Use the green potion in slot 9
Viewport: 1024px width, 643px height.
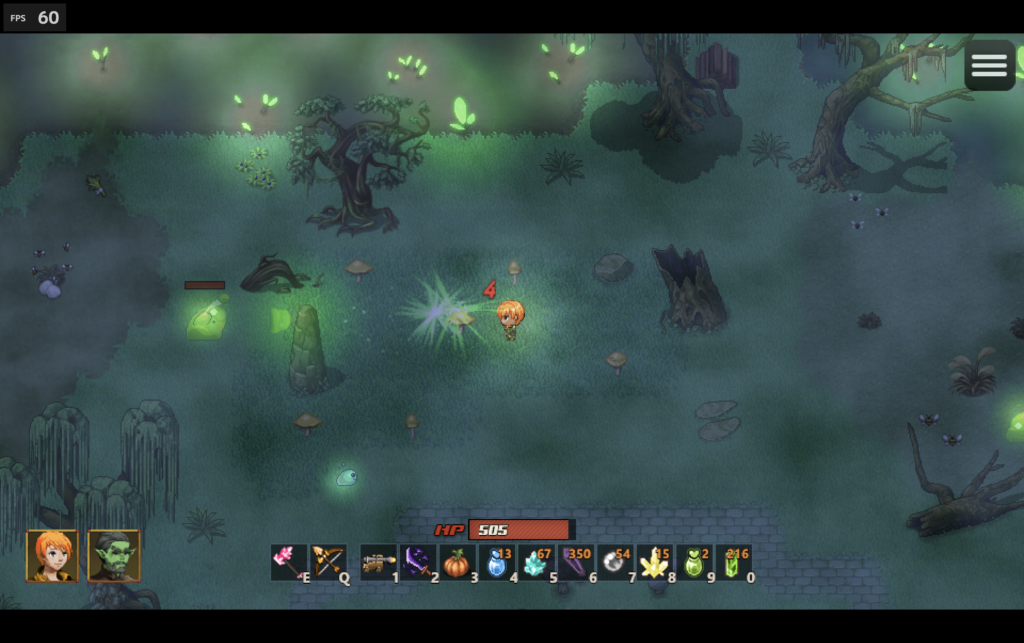point(694,562)
